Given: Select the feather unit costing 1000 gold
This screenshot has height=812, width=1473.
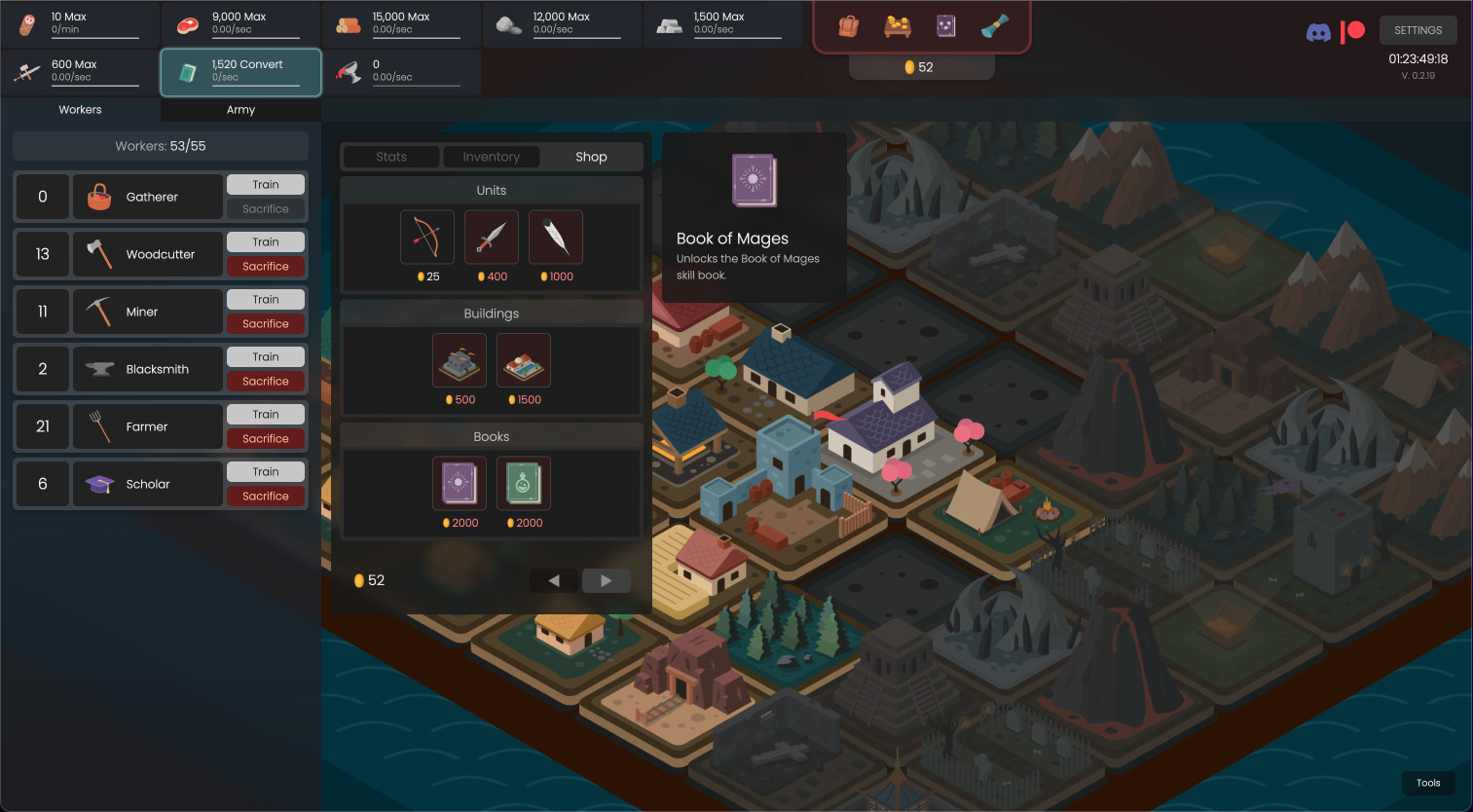Looking at the screenshot, I should point(555,237).
